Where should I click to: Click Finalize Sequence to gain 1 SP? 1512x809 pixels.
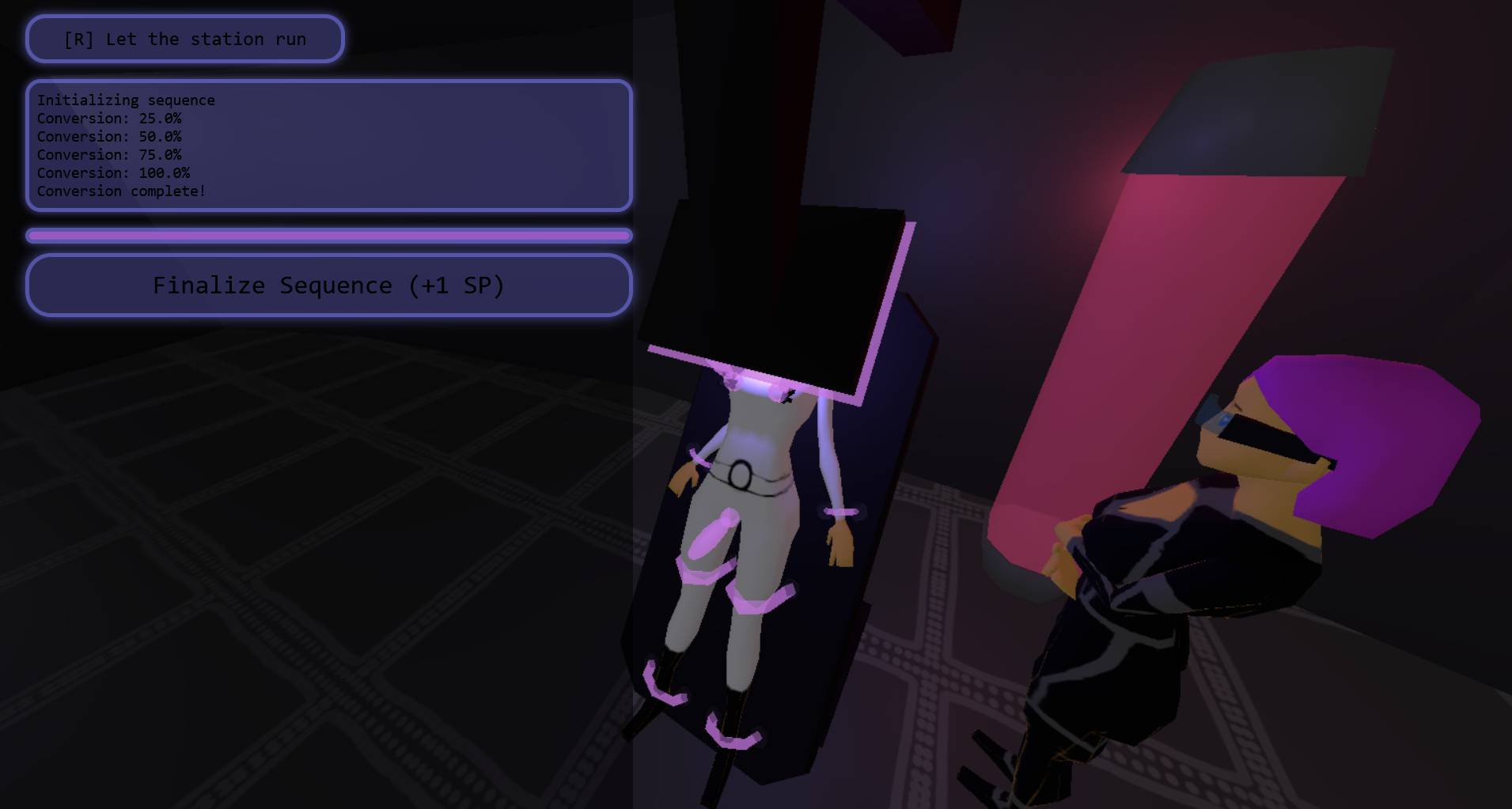[328, 285]
